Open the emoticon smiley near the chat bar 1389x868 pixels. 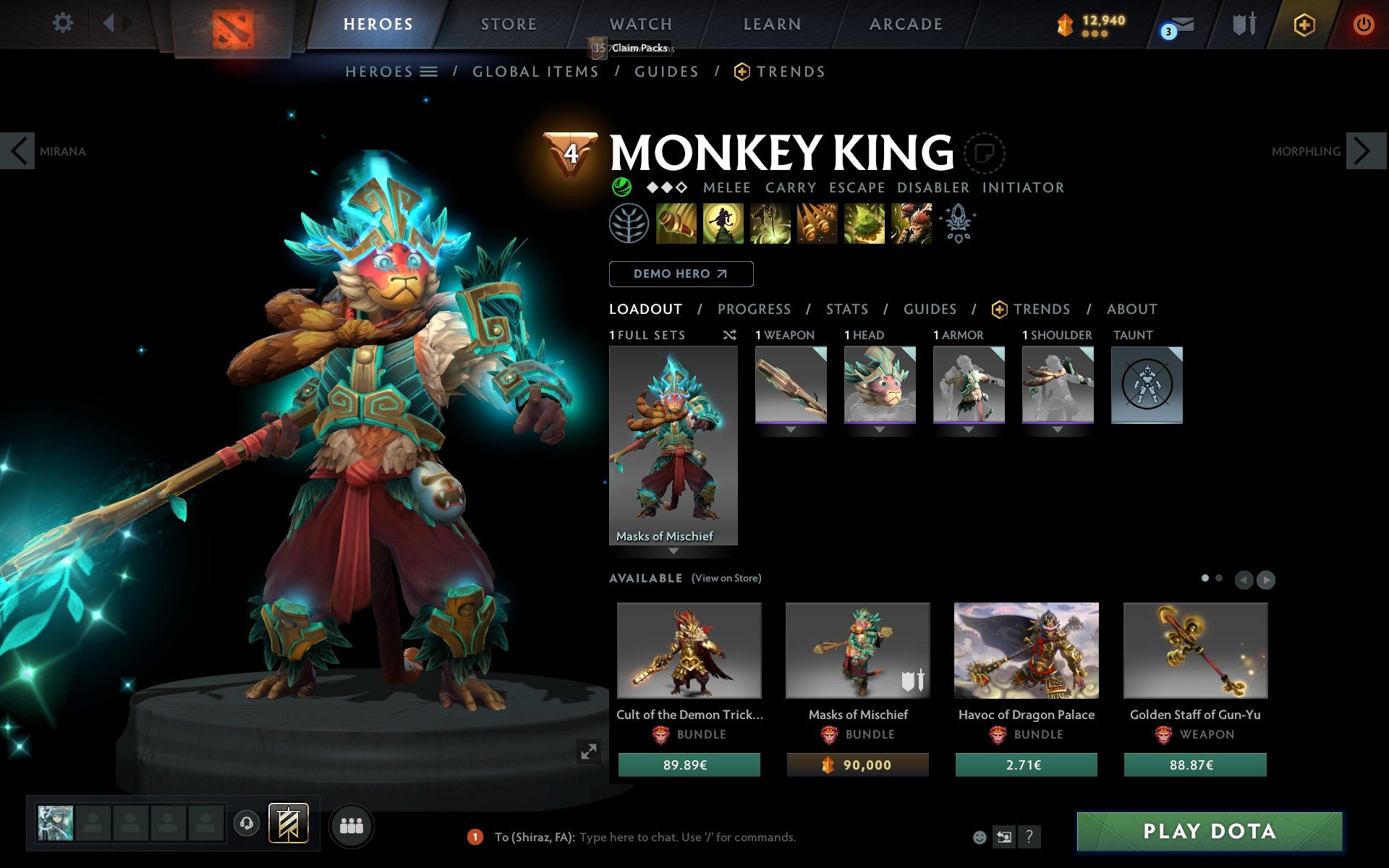pos(980,836)
